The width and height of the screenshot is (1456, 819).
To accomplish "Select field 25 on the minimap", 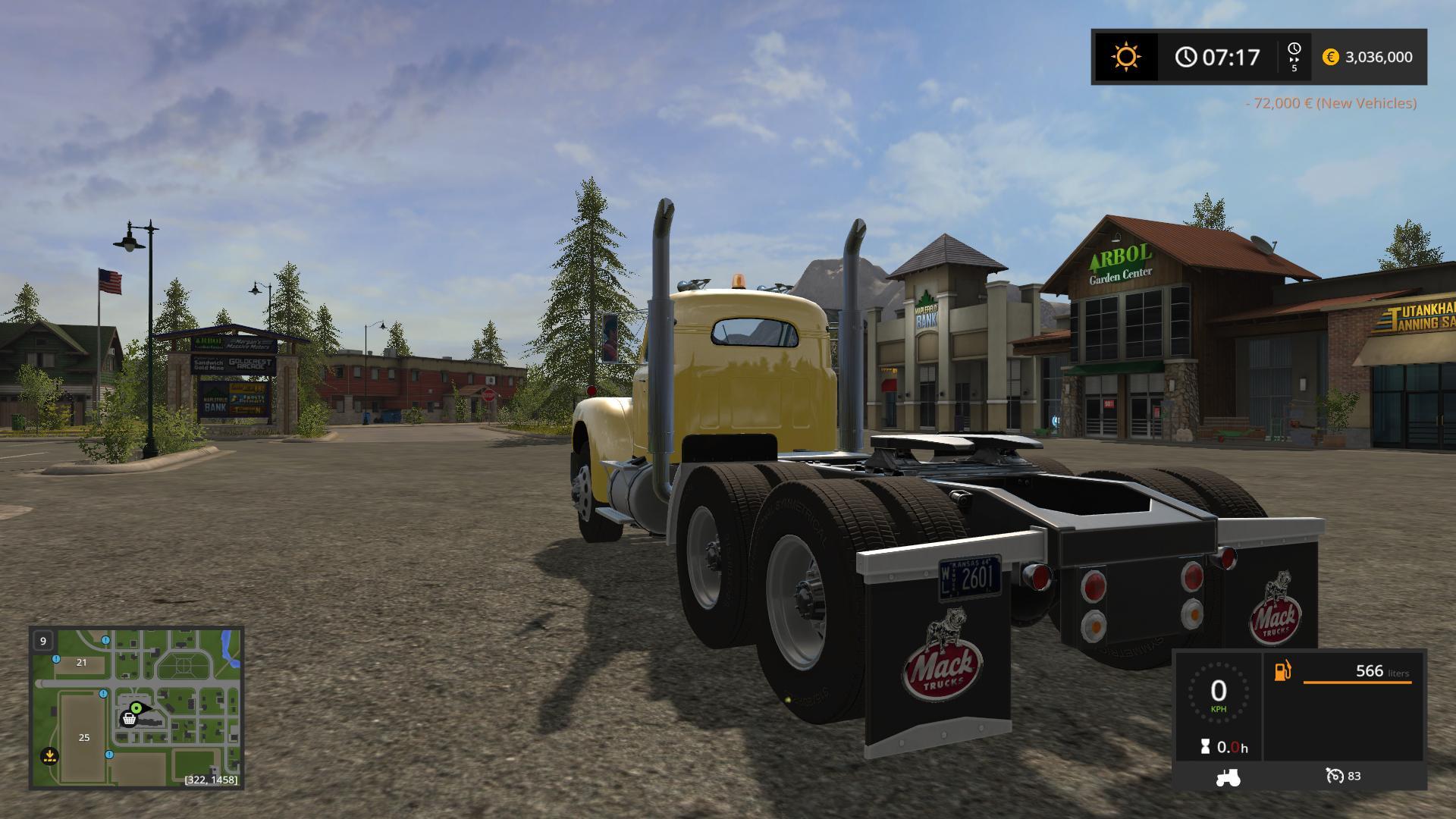I will tap(83, 737).
